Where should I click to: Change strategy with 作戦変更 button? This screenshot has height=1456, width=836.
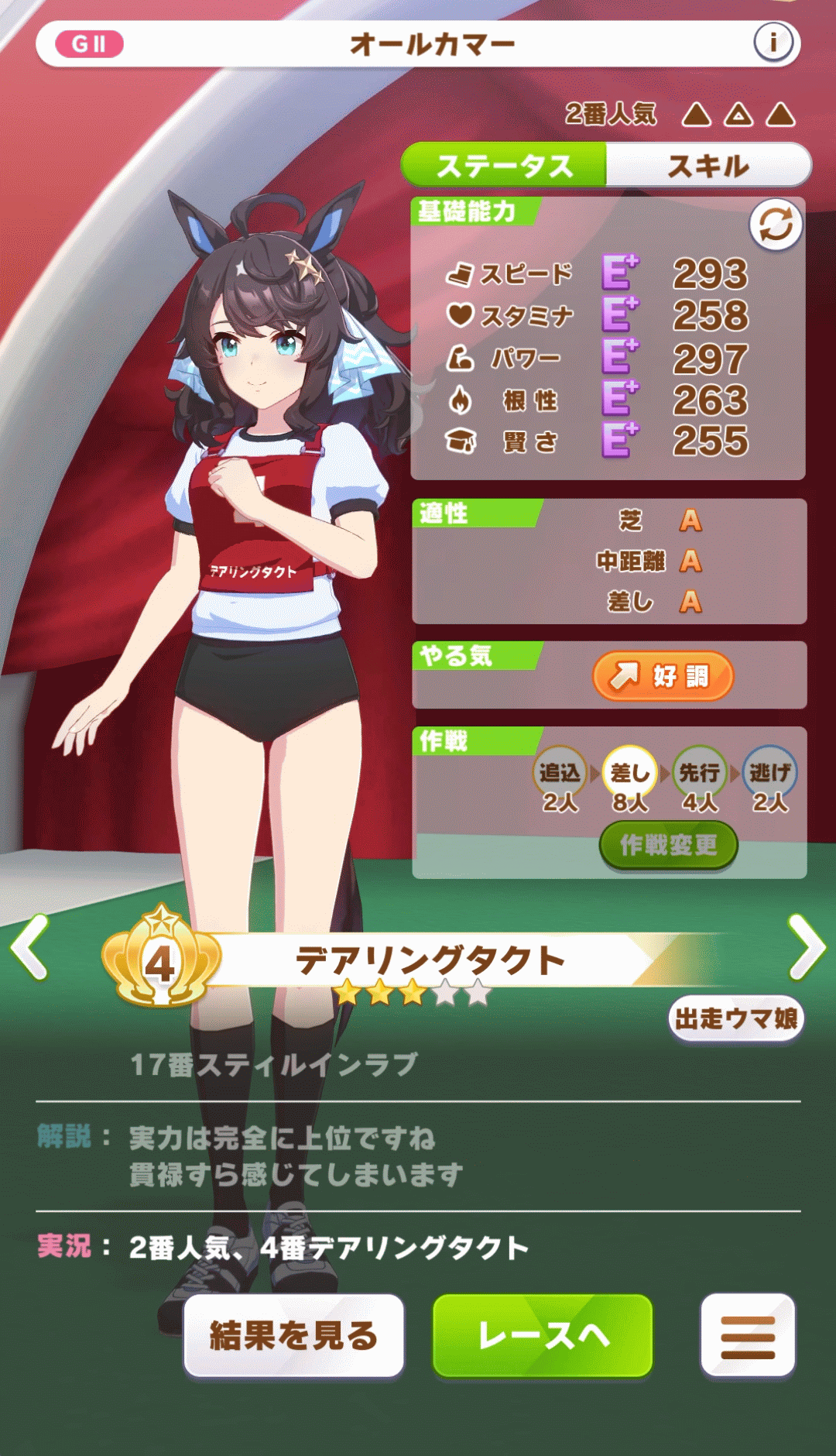point(668,845)
